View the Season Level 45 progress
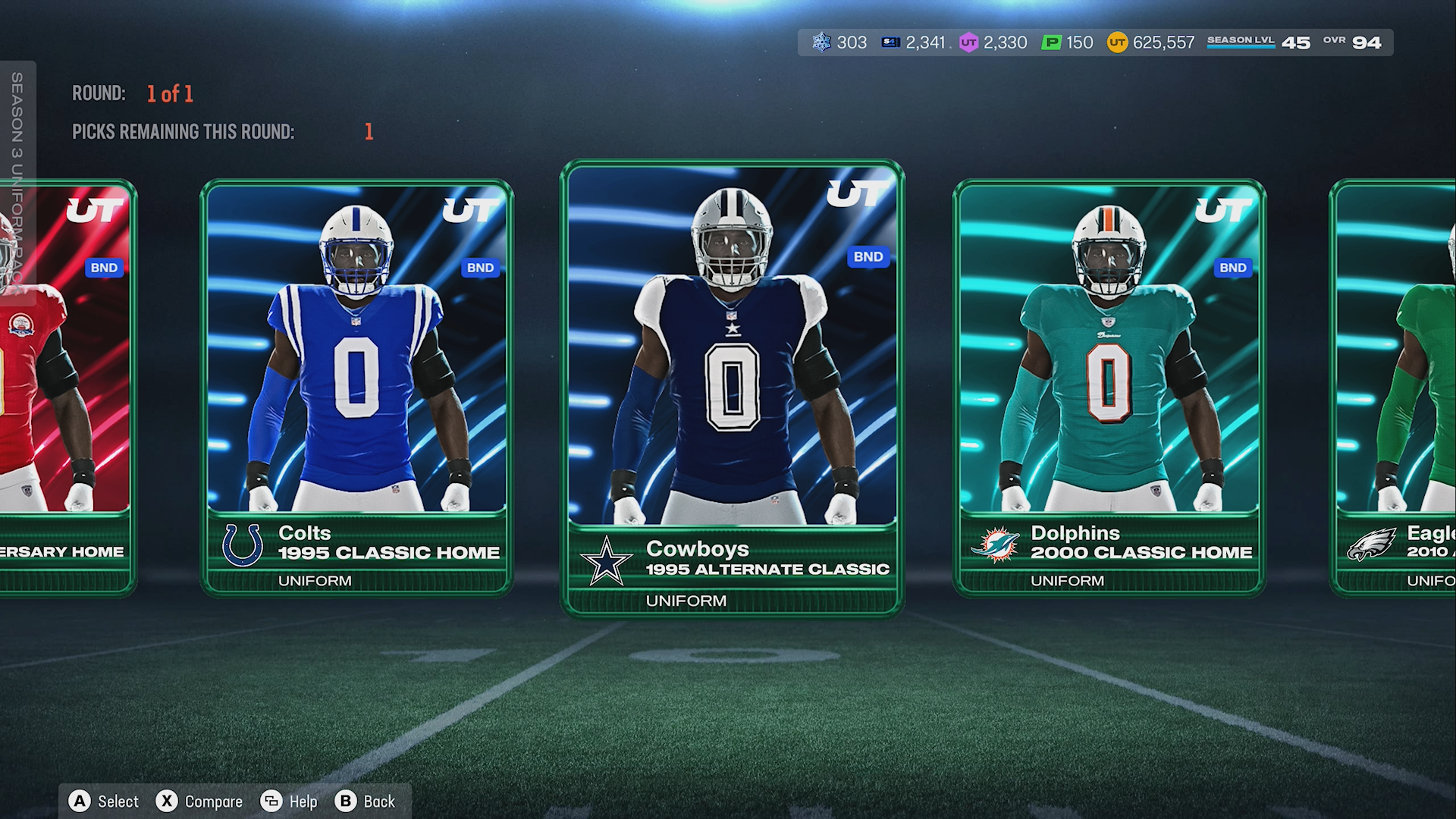This screenshot has width=1456, height=819. coord(1259,42)
